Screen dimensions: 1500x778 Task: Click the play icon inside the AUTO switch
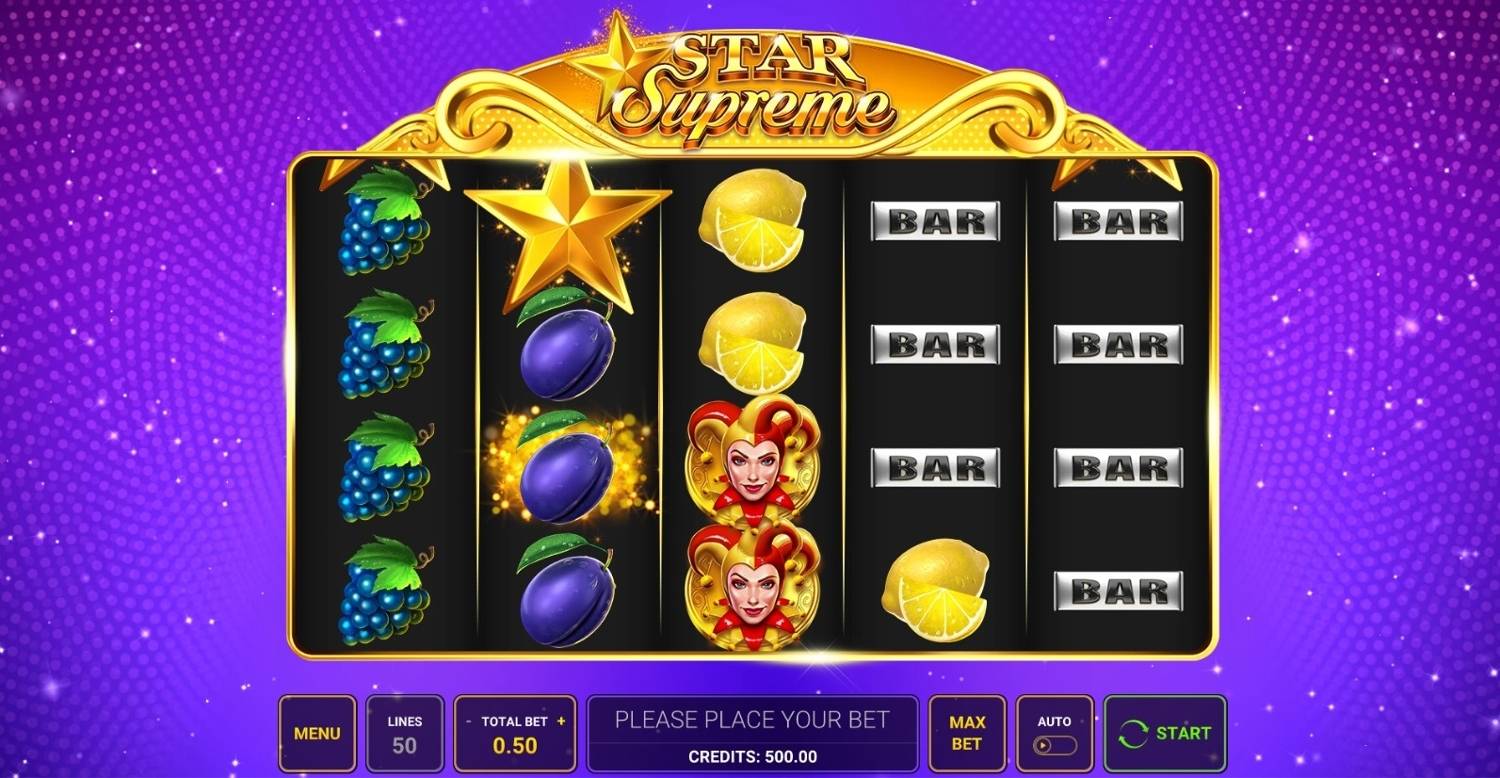coord(1042,744)
